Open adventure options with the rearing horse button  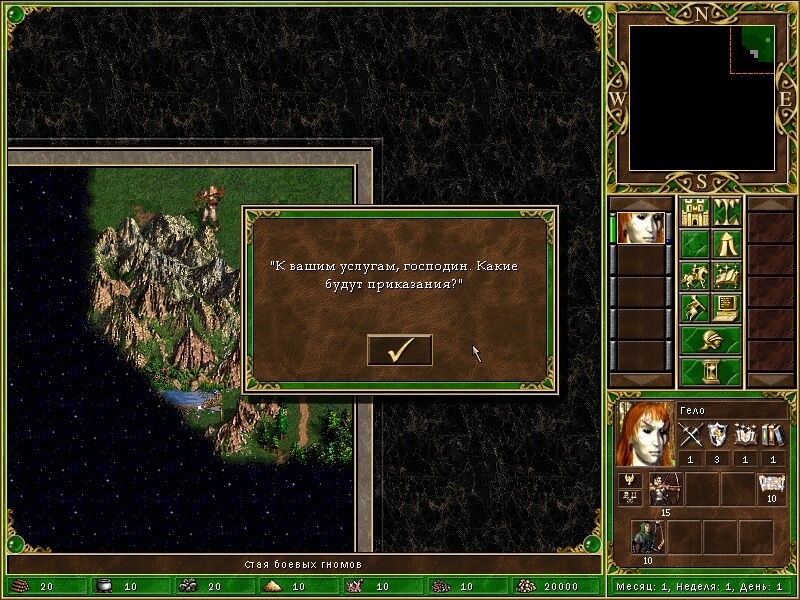pyautogui.click(x=694, y=307)
